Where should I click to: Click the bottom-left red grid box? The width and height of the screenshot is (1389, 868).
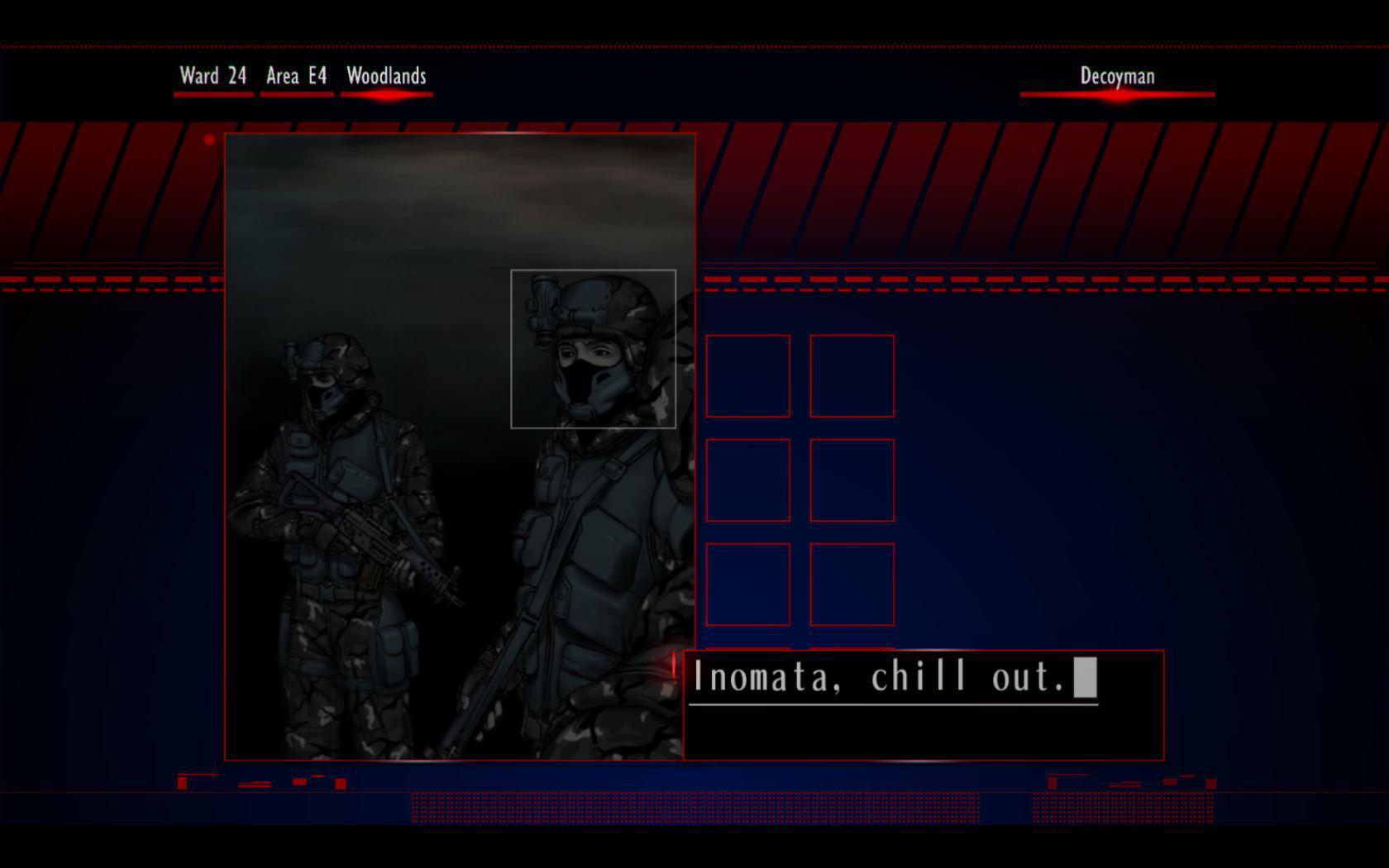coord(747,583)
